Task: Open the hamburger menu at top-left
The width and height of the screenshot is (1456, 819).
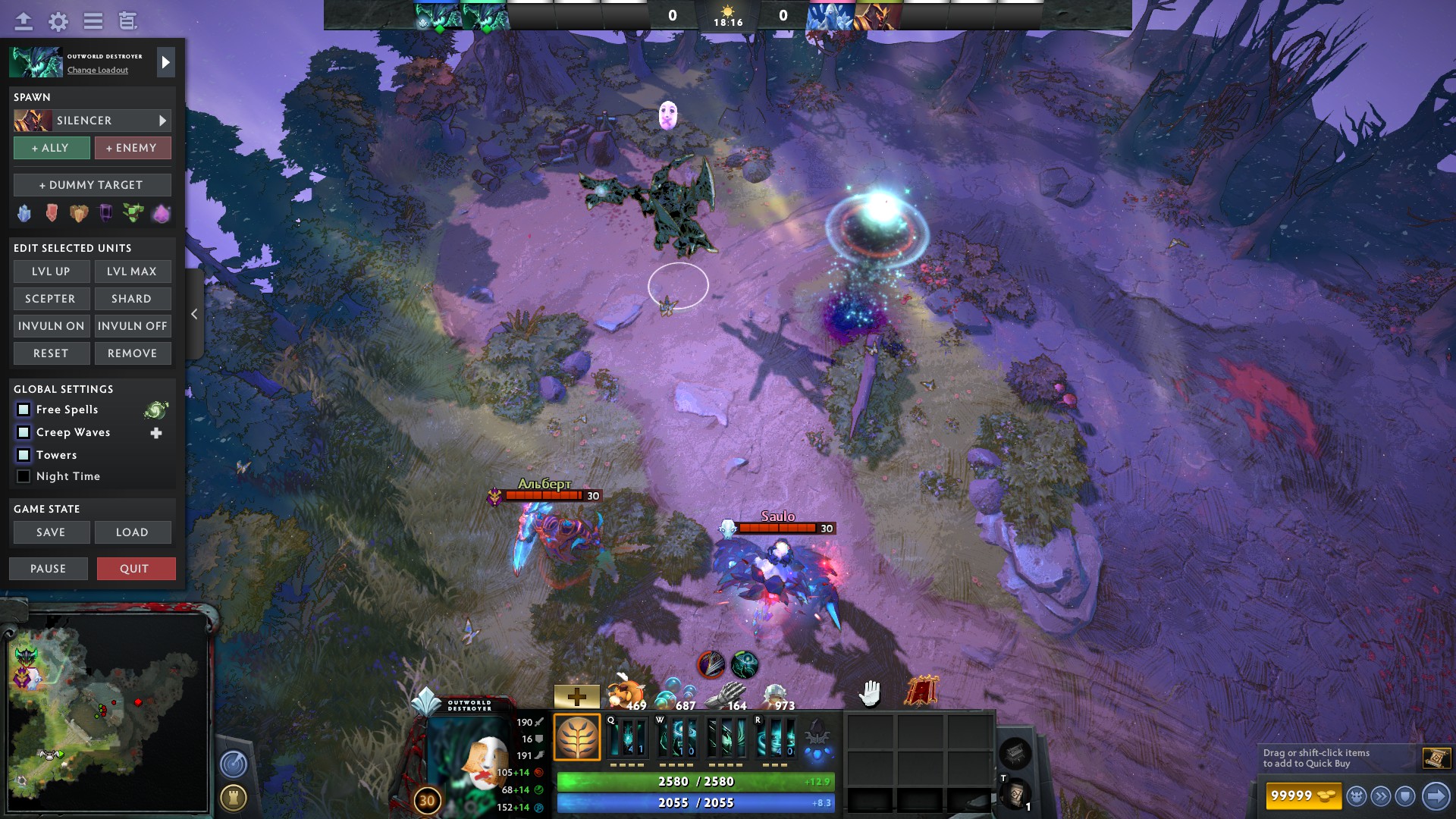Action: pyautogui.click(x=93, y=22)
